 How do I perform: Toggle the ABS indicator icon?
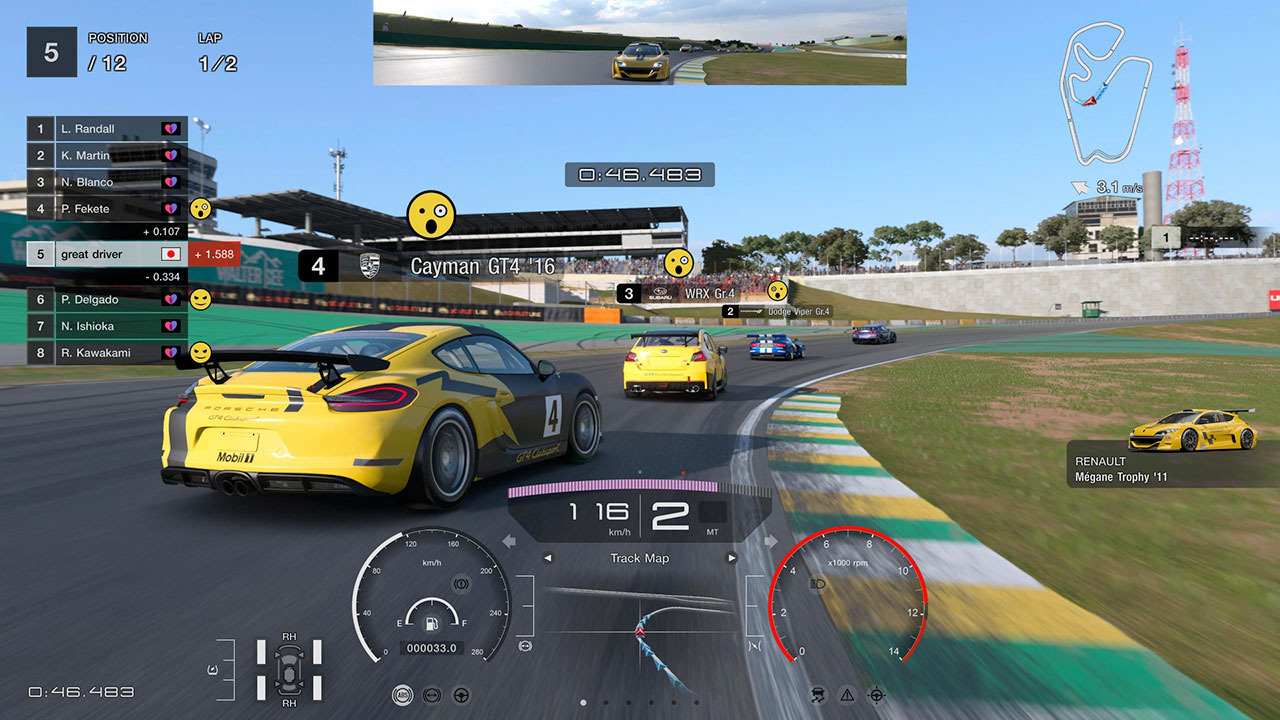[402, 695]
